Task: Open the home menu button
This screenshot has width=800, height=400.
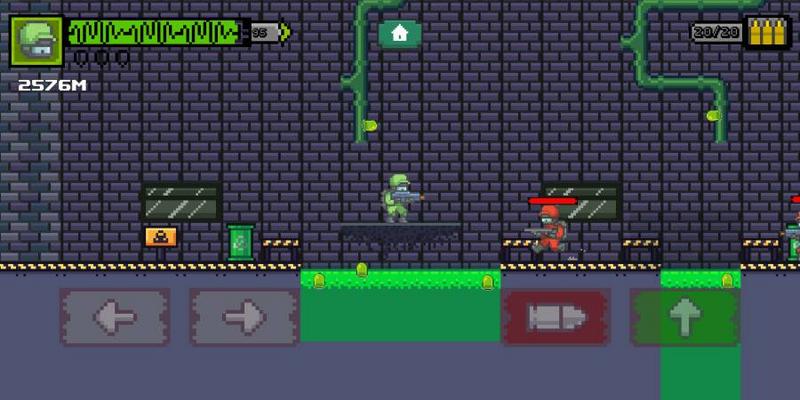Action: click(400, 34)
